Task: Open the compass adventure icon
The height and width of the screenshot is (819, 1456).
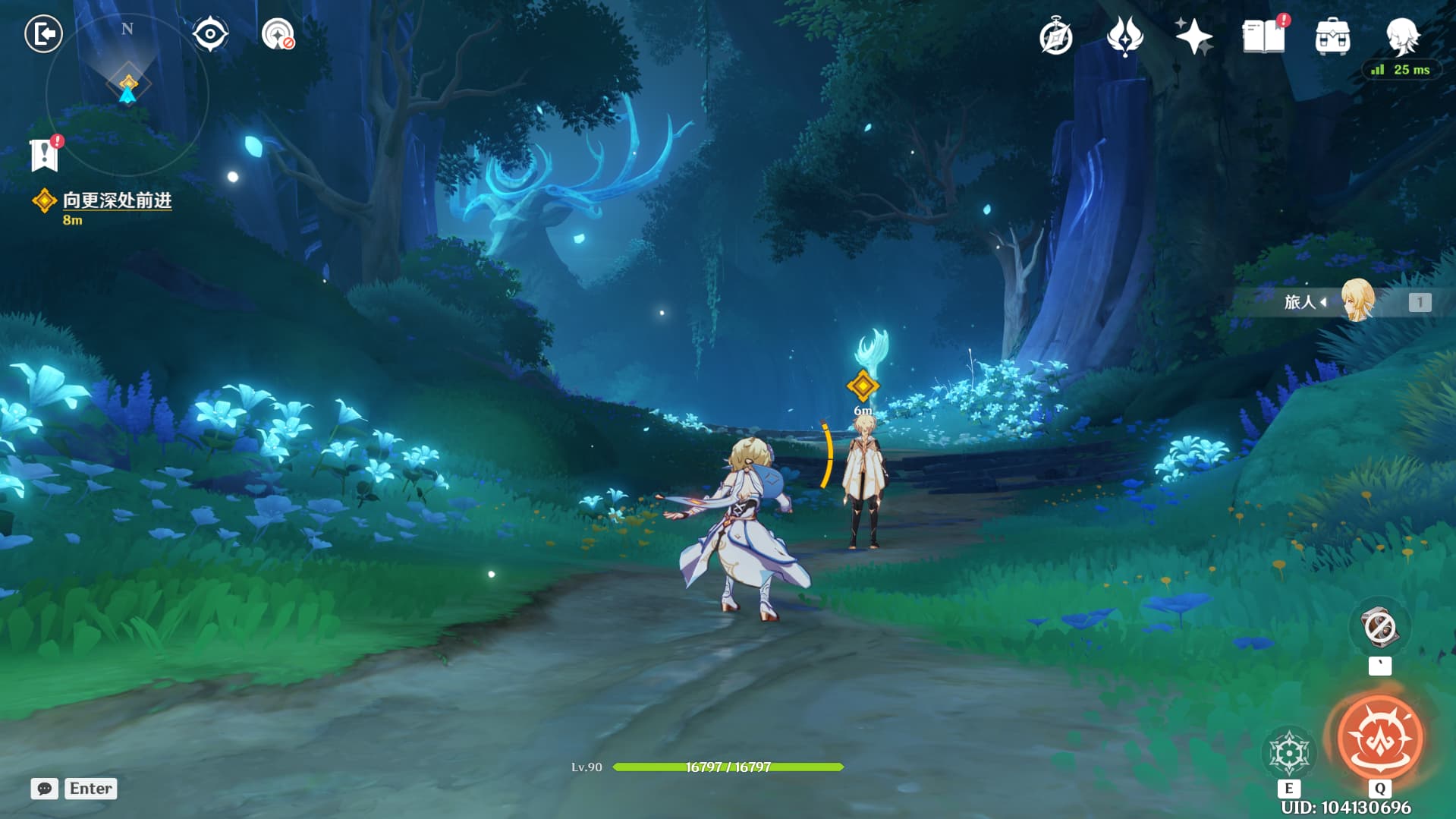Action: [x=1055, y=36]
